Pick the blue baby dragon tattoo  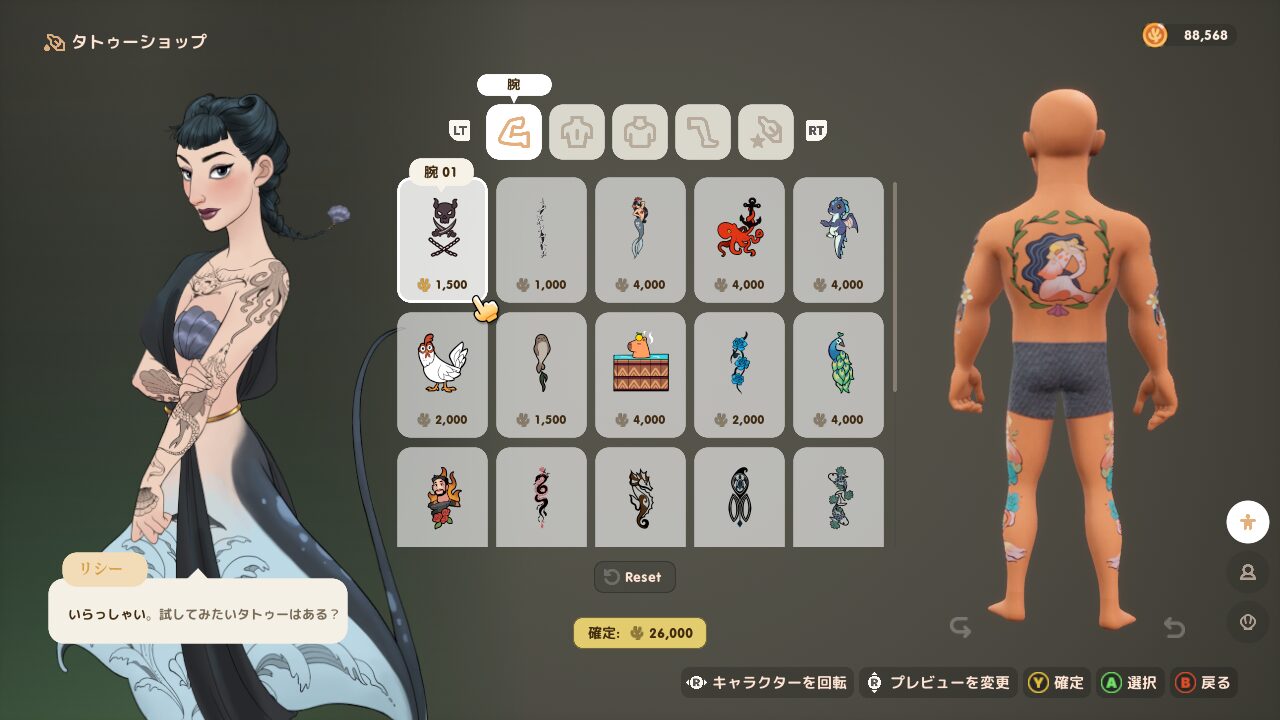pos(838,238)
